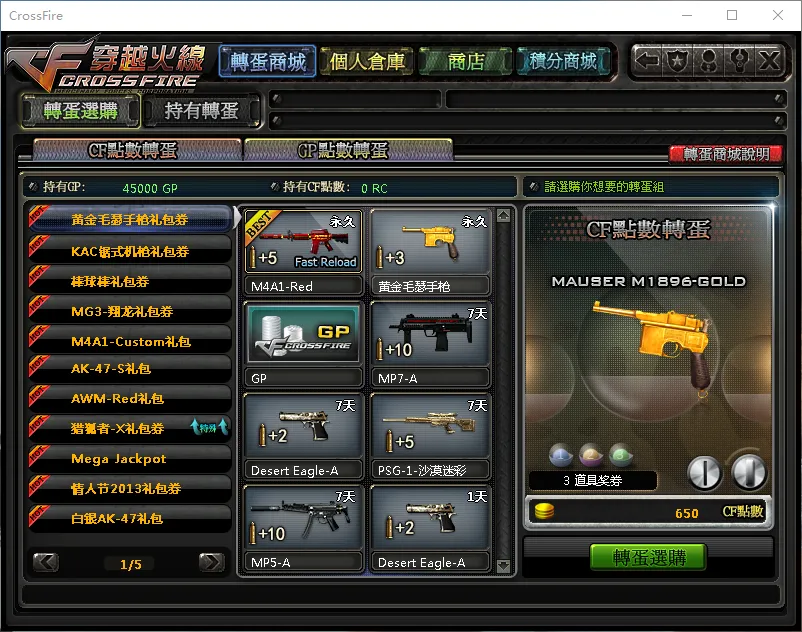Screen dimensions: 802x632
Task: Maximize the CrossFire window
Action: [732, 15]
